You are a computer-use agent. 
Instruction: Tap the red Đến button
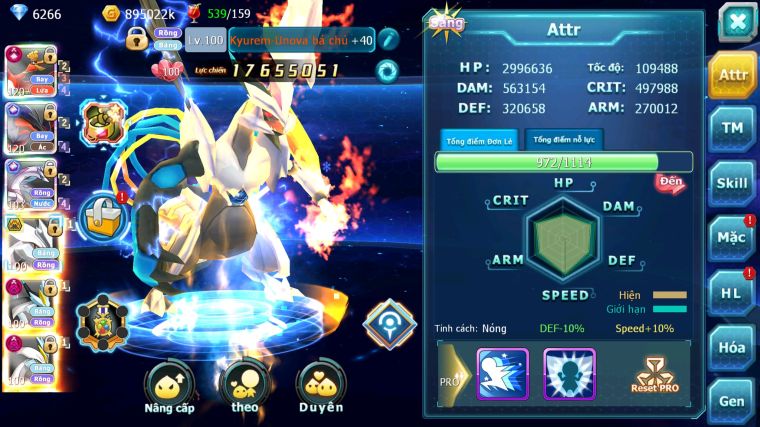670,182
